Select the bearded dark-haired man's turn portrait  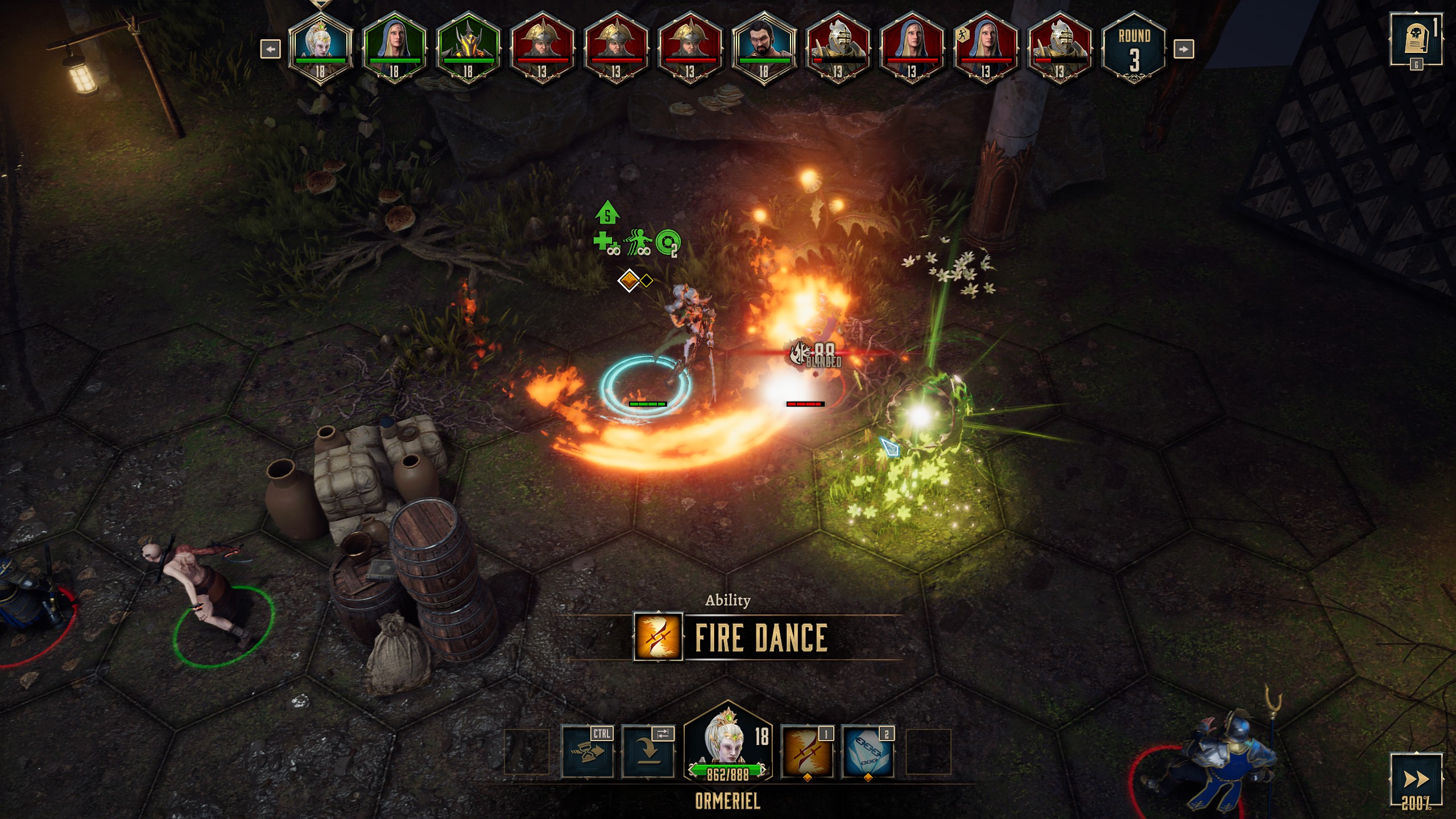click(x=763, y=49)
